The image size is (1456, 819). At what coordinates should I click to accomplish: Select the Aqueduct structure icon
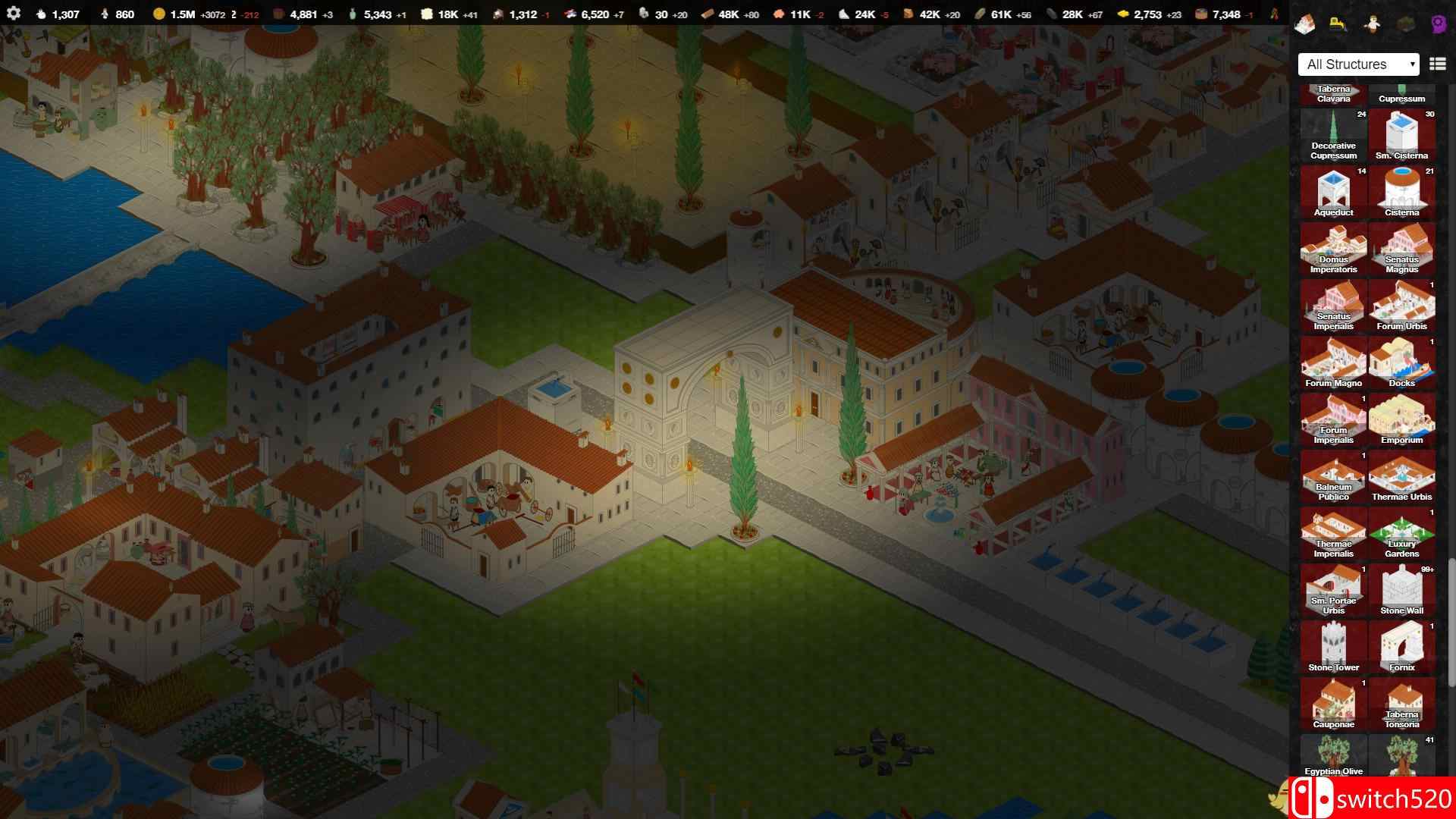tap(1333, 191)
